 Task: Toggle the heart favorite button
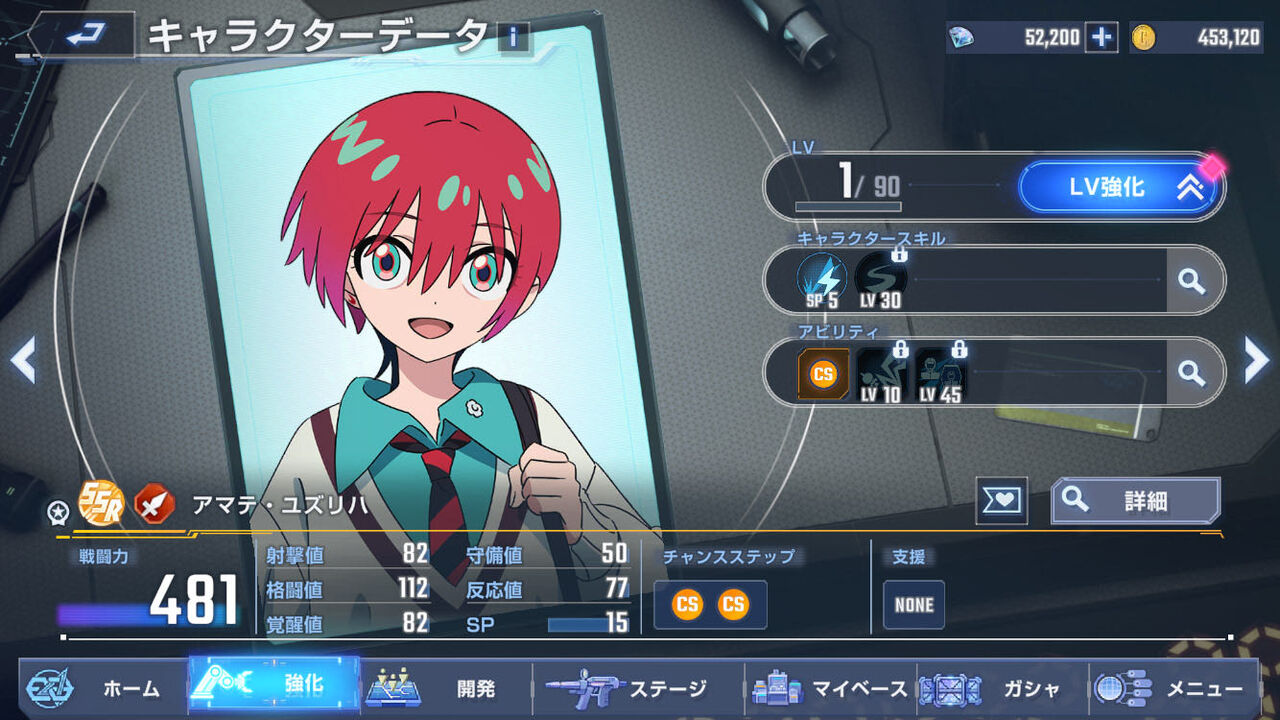(1001, 500)
